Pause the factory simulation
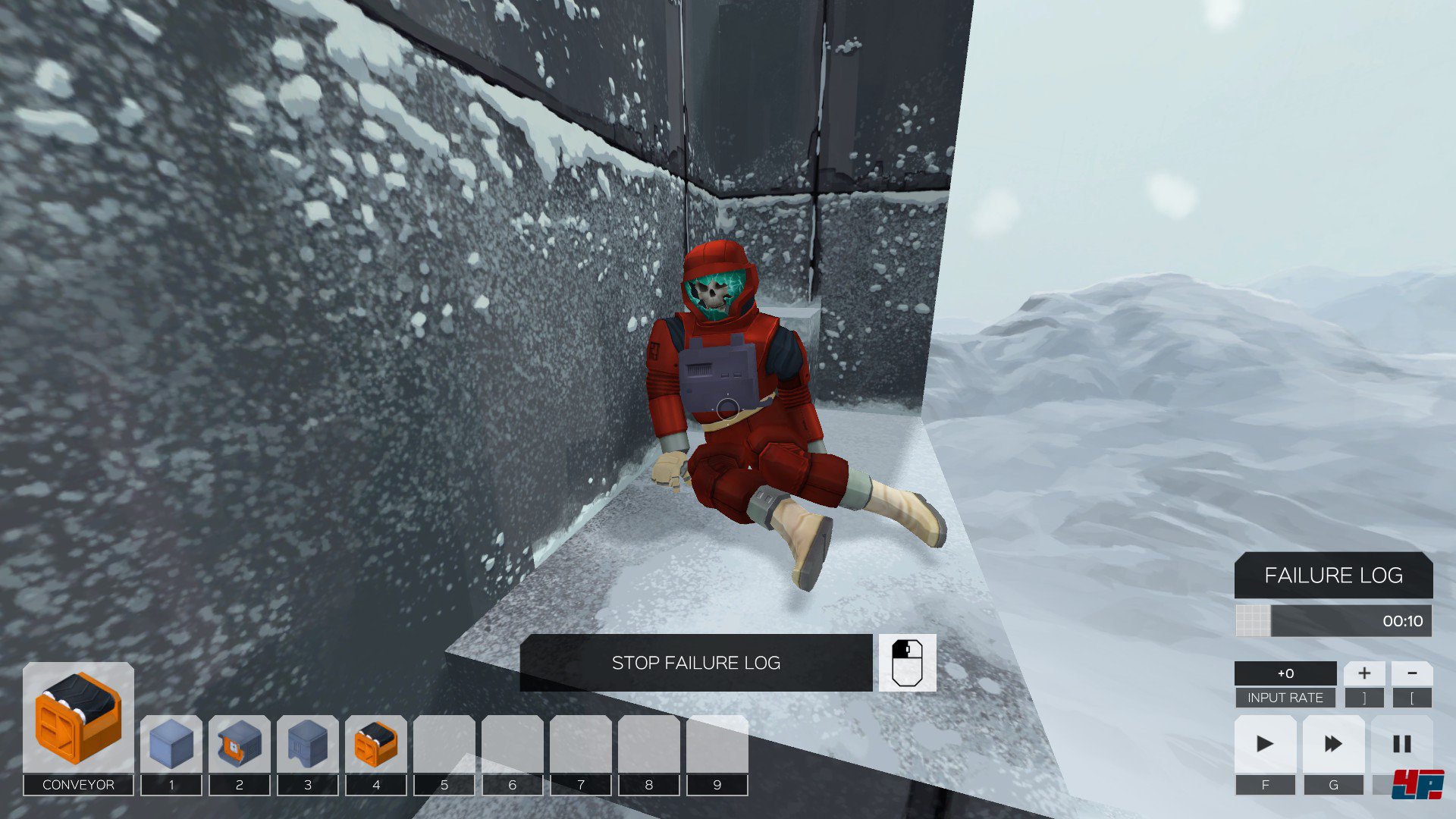The image size is (1456, 819). click(x=1401, y=744)
